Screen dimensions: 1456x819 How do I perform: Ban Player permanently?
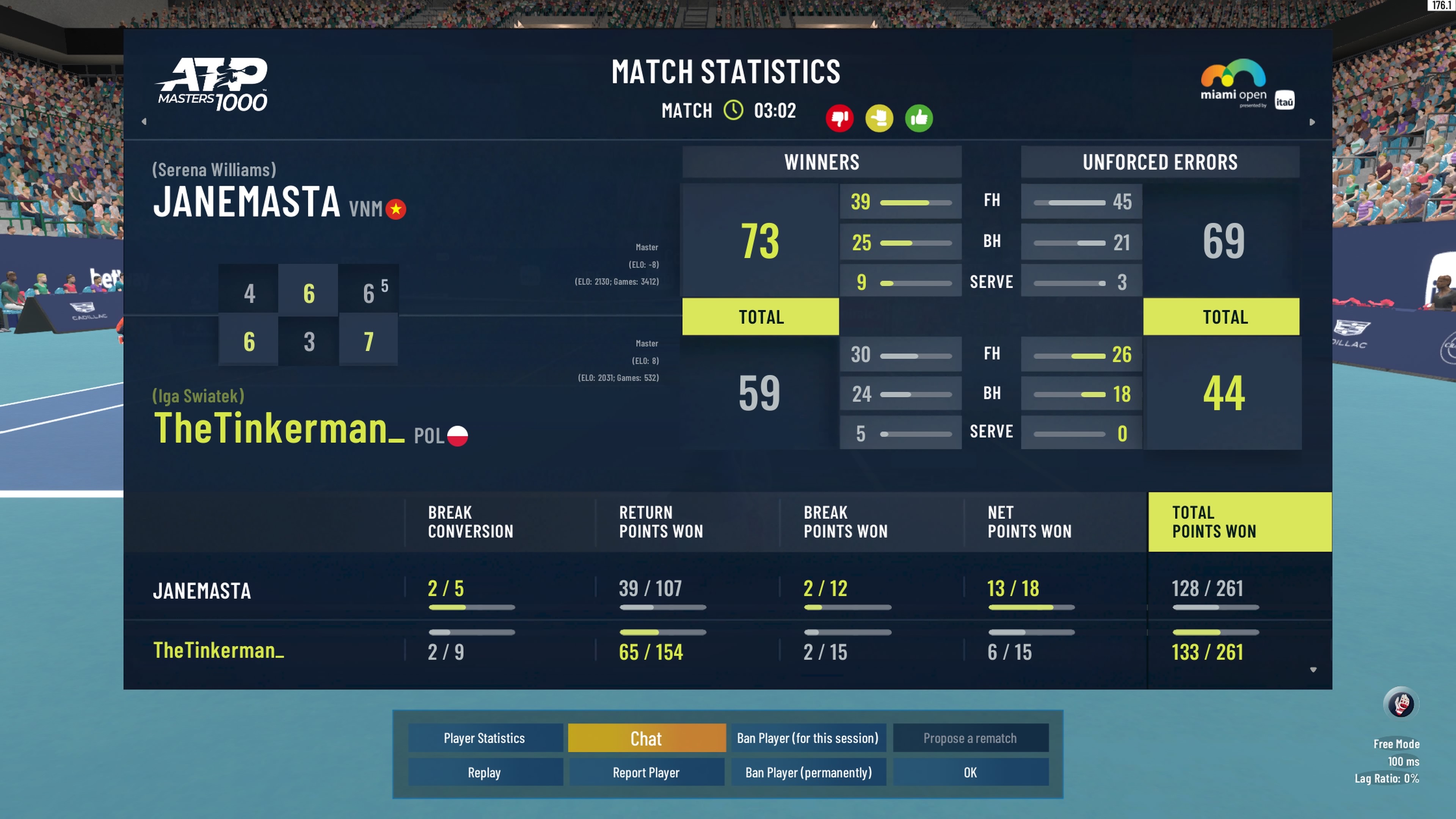point(808,772)
